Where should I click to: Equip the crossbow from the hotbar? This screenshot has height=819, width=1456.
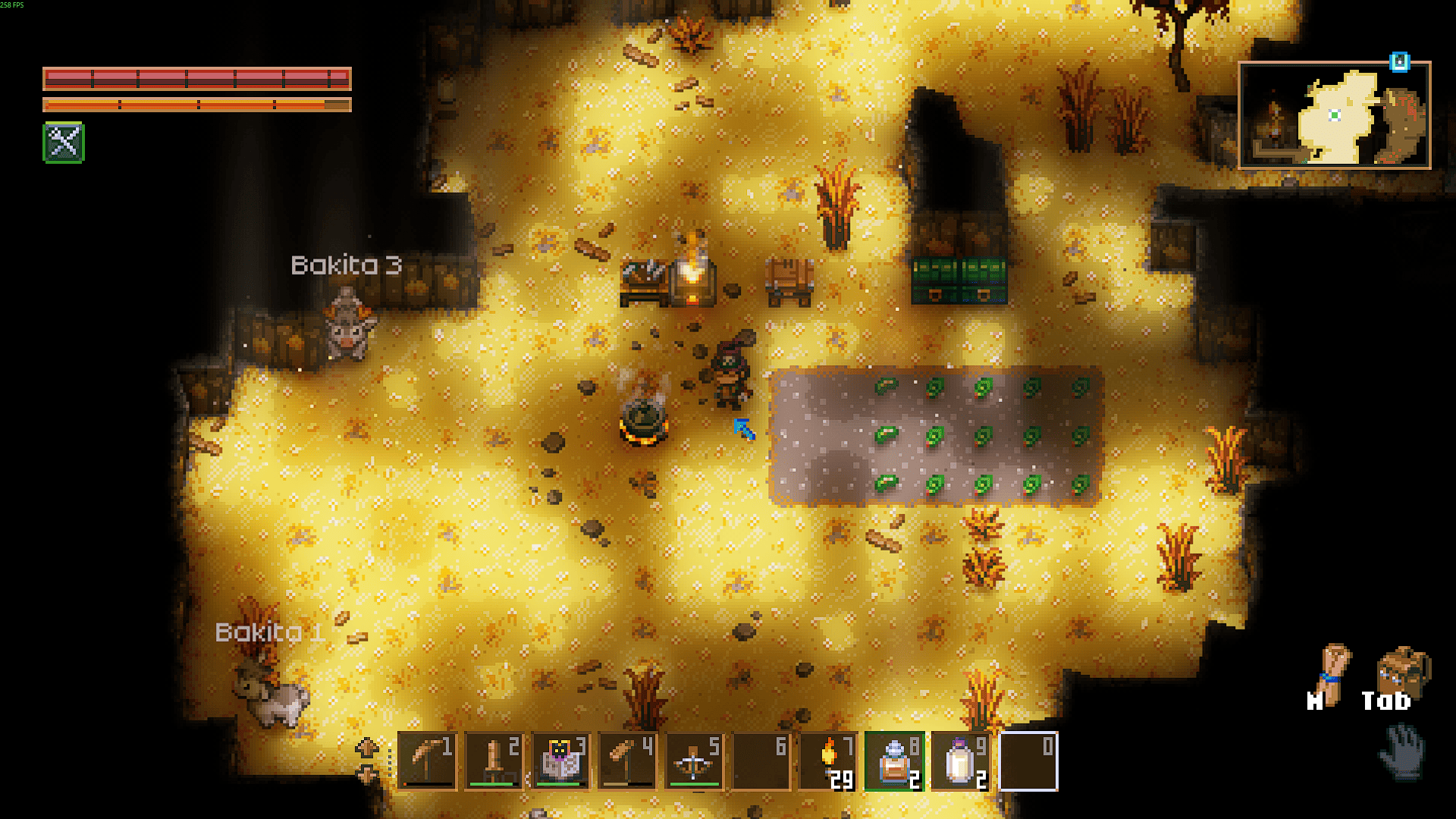(x=694, y=761)
